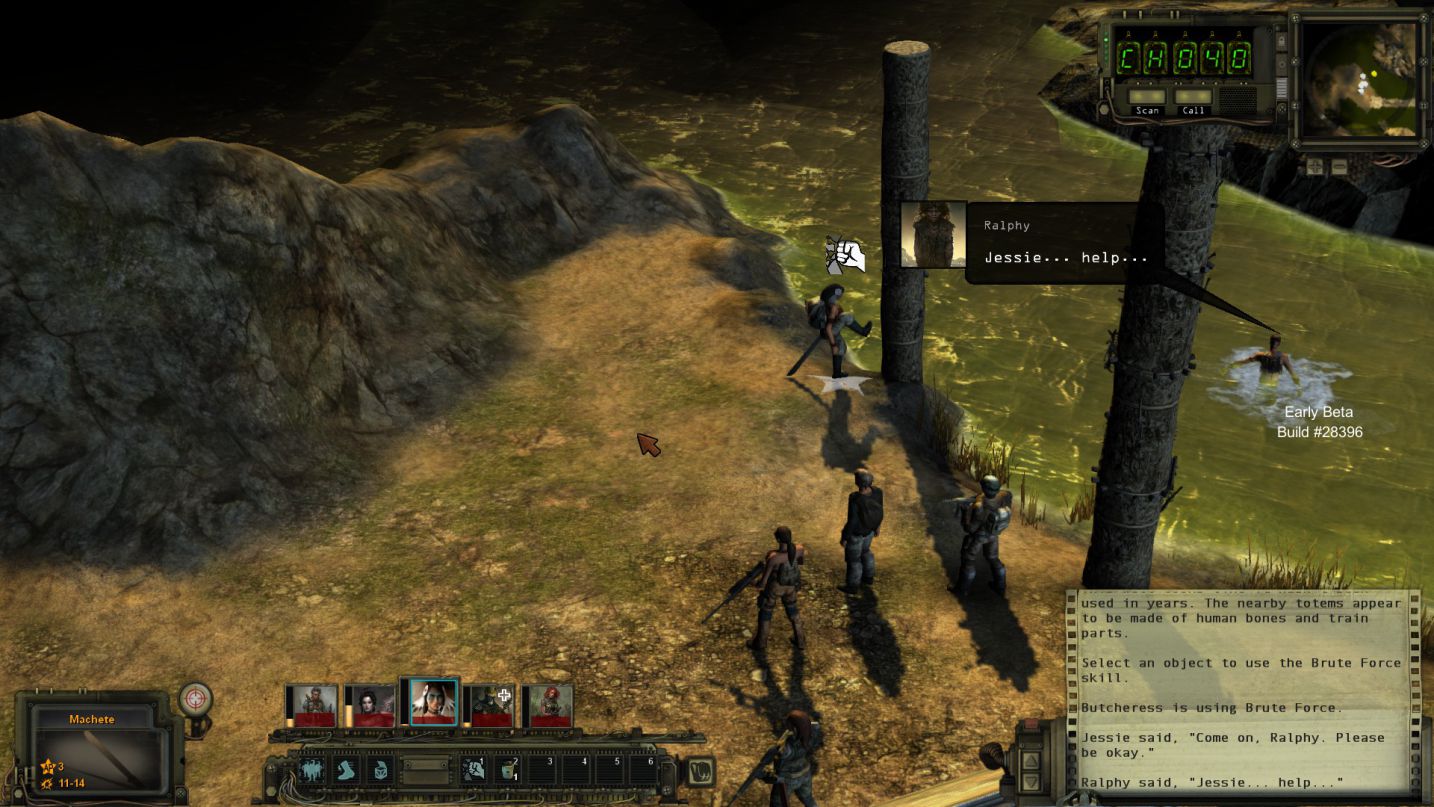Activate the red crosshair attack button
The height and width of the screenshot is (807, 1434).
[x=195, y=697]
